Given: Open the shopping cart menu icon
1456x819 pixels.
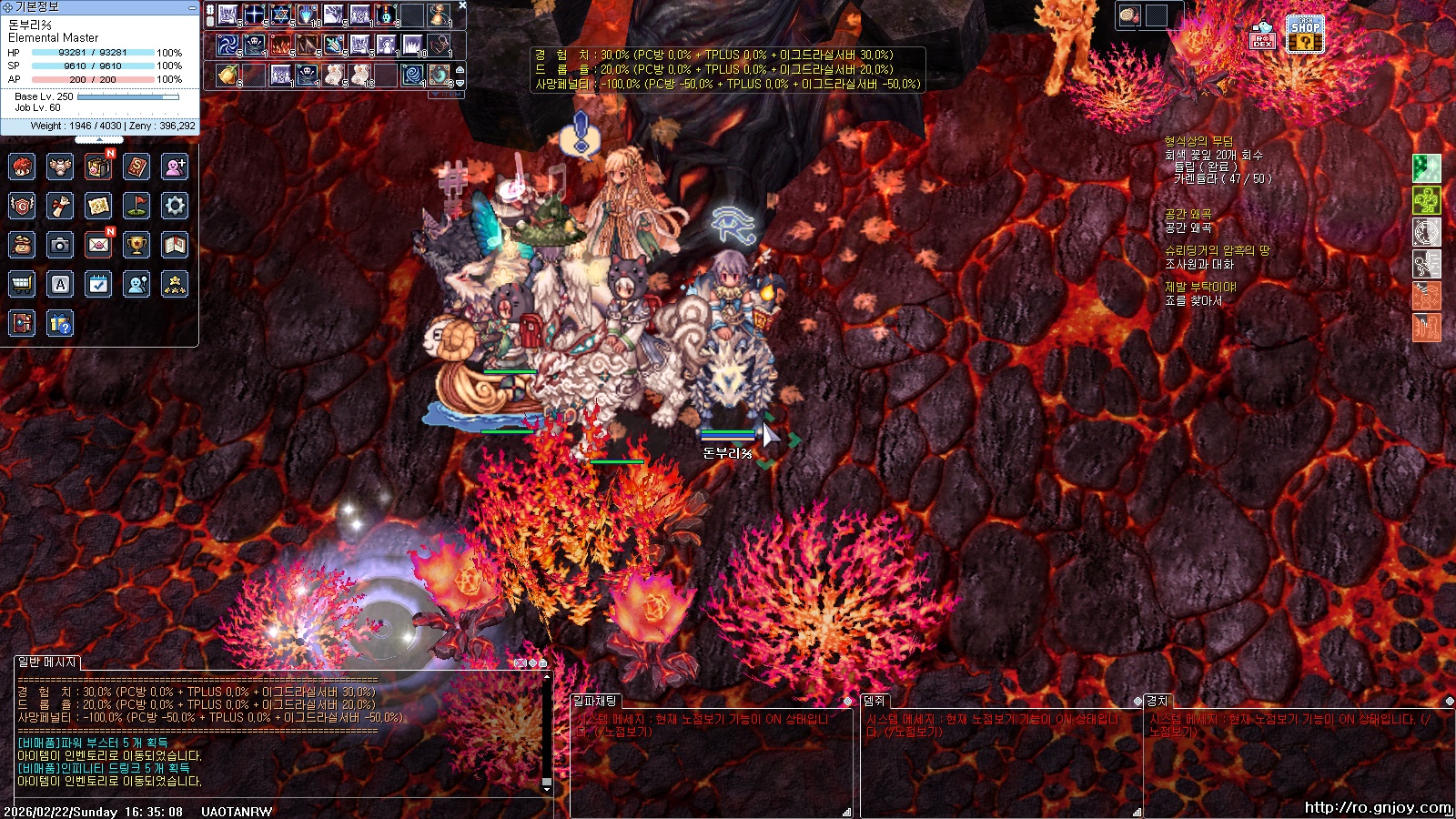Looking at the screenshot, I should [x=22, y=284].
